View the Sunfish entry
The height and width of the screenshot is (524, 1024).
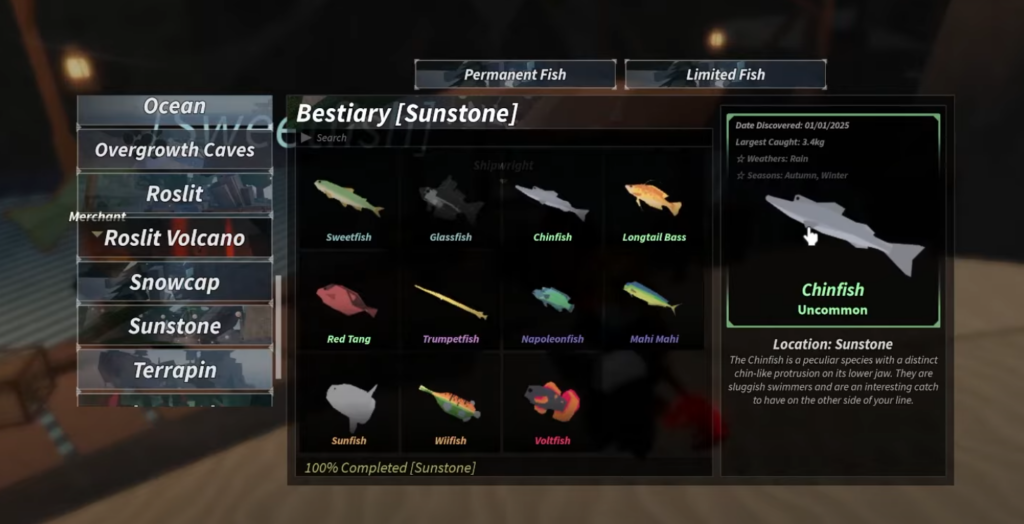click(348, 409)
